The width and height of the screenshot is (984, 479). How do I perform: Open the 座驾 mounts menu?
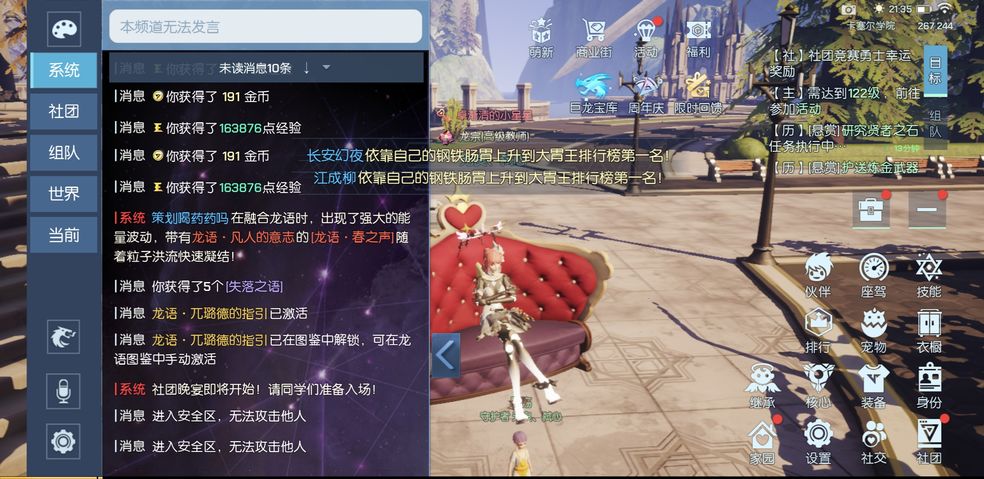874,272
